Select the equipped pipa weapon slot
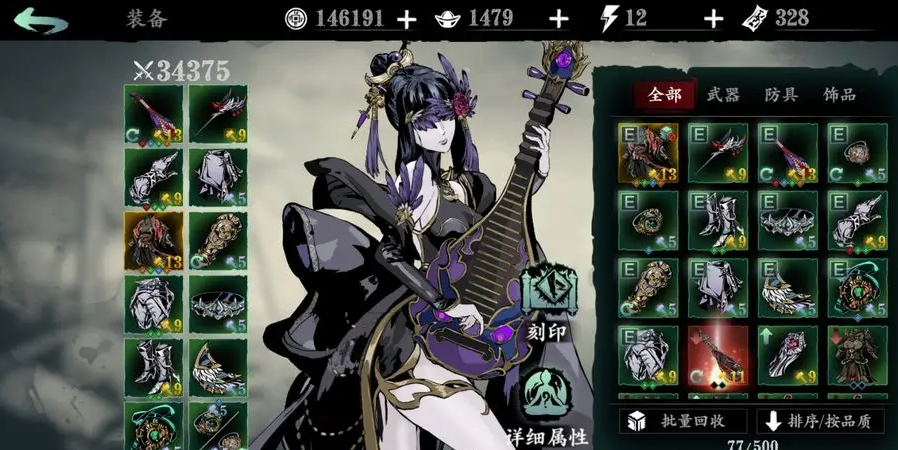The height and width of the screenshot is (450, 898). (x=153, y=113)
